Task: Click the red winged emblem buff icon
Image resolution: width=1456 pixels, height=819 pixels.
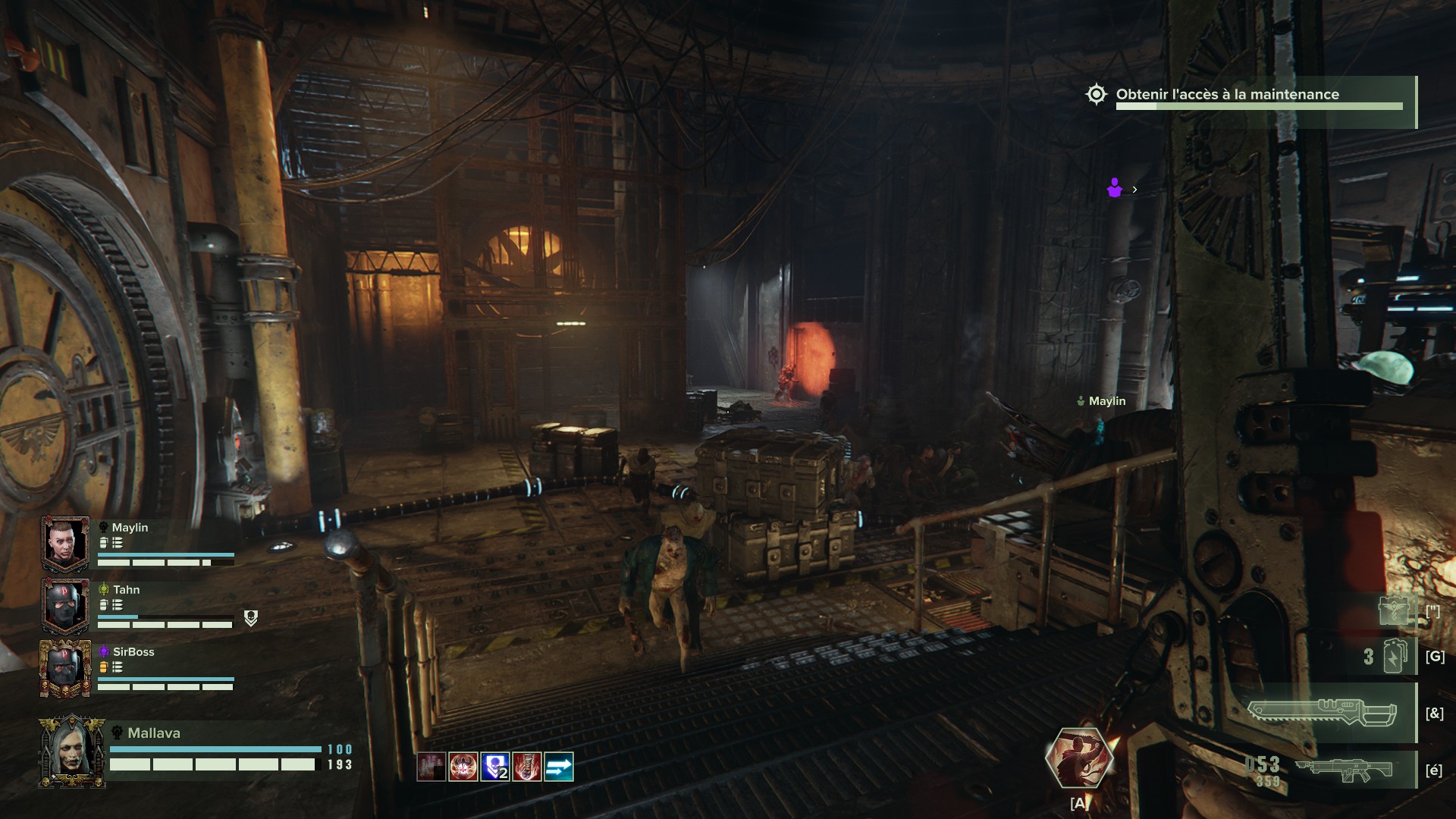Action: point(463,767)
